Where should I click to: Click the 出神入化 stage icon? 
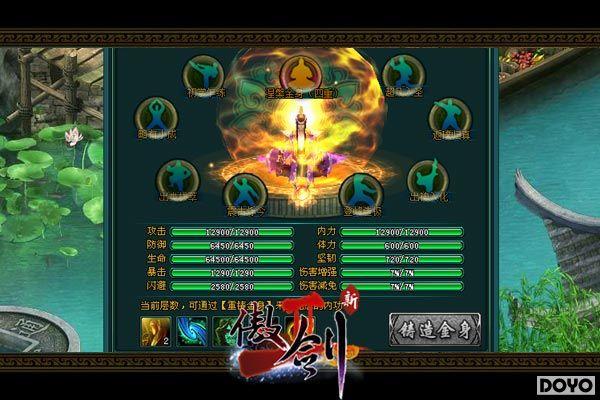click(427, 178)
